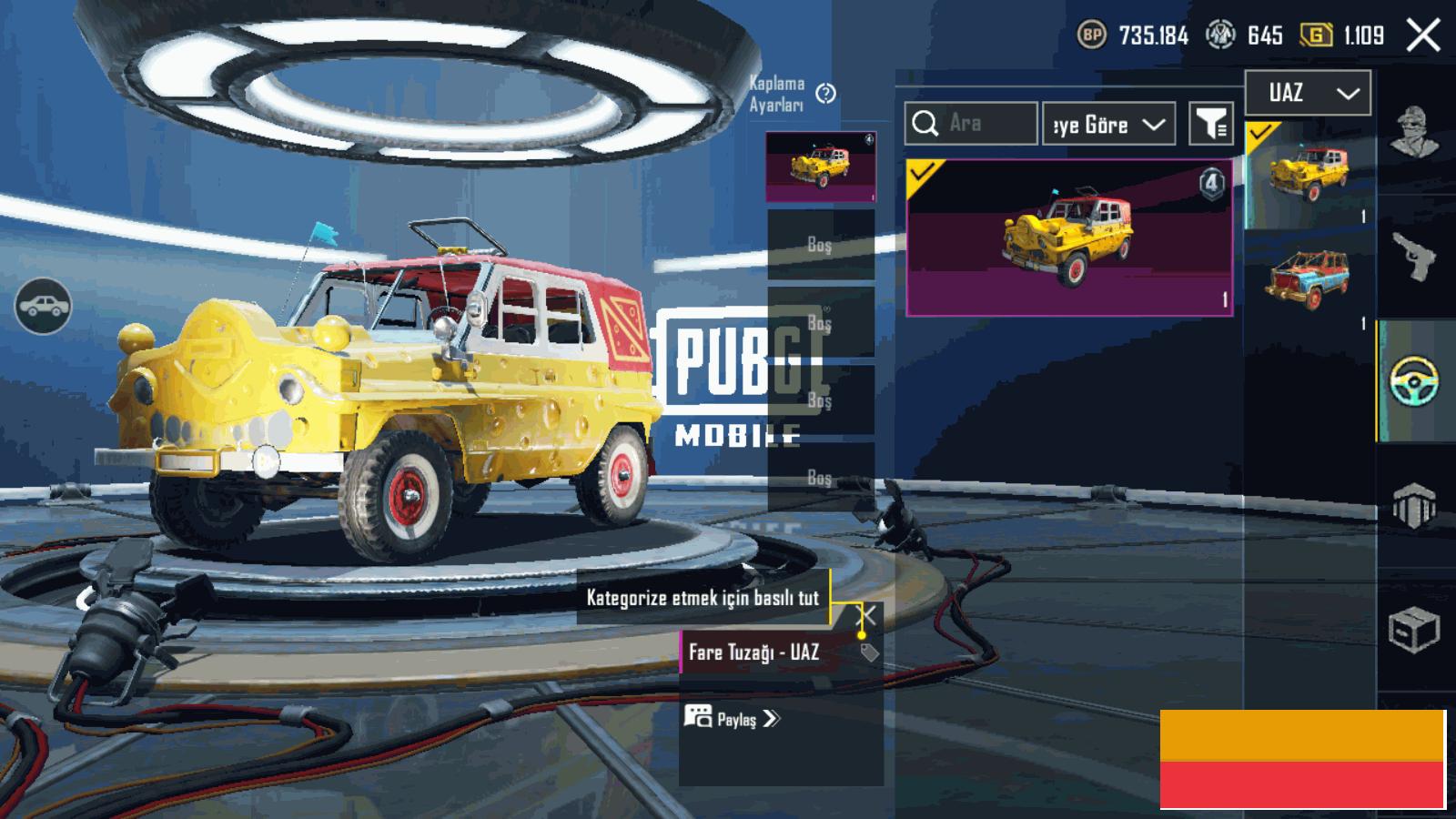The image size is (1456, 819).
Task: Select the equipped cheese UAZ slot thumbnail
Action: tap(820, 167)
